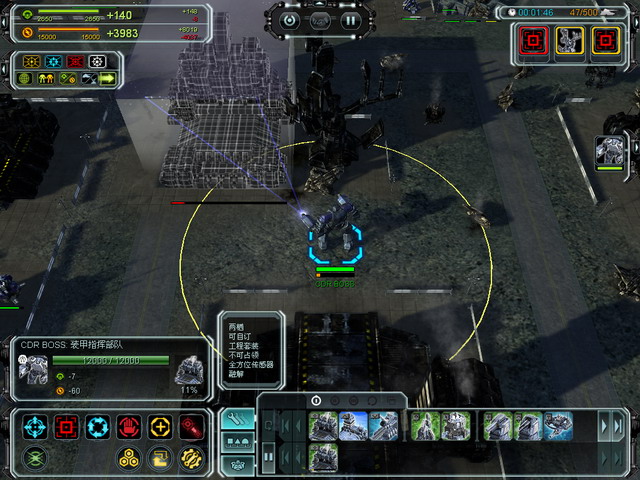Click the top-center power button

[290, 19]
